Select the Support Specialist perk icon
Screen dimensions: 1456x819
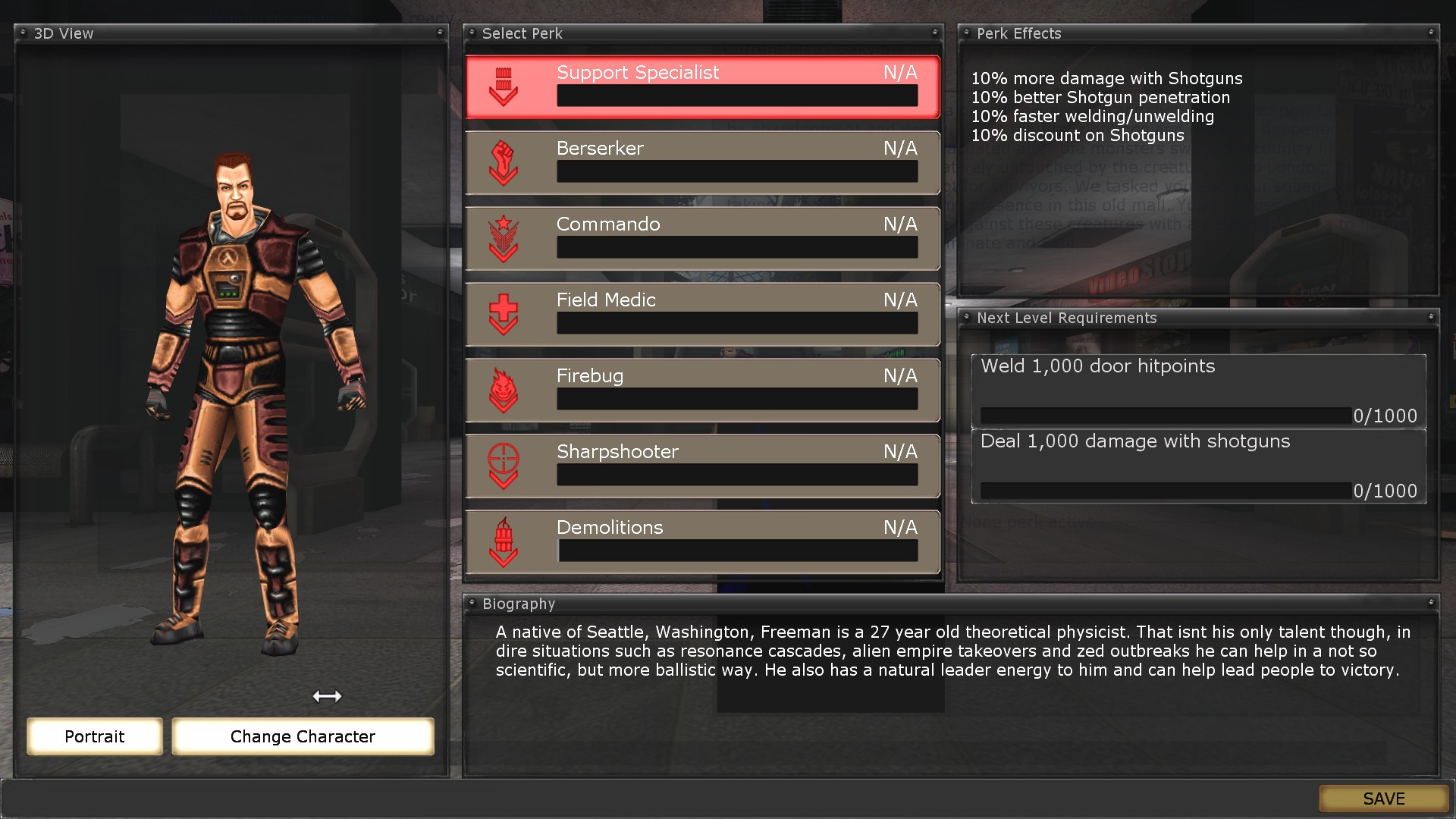coord(503,86)
